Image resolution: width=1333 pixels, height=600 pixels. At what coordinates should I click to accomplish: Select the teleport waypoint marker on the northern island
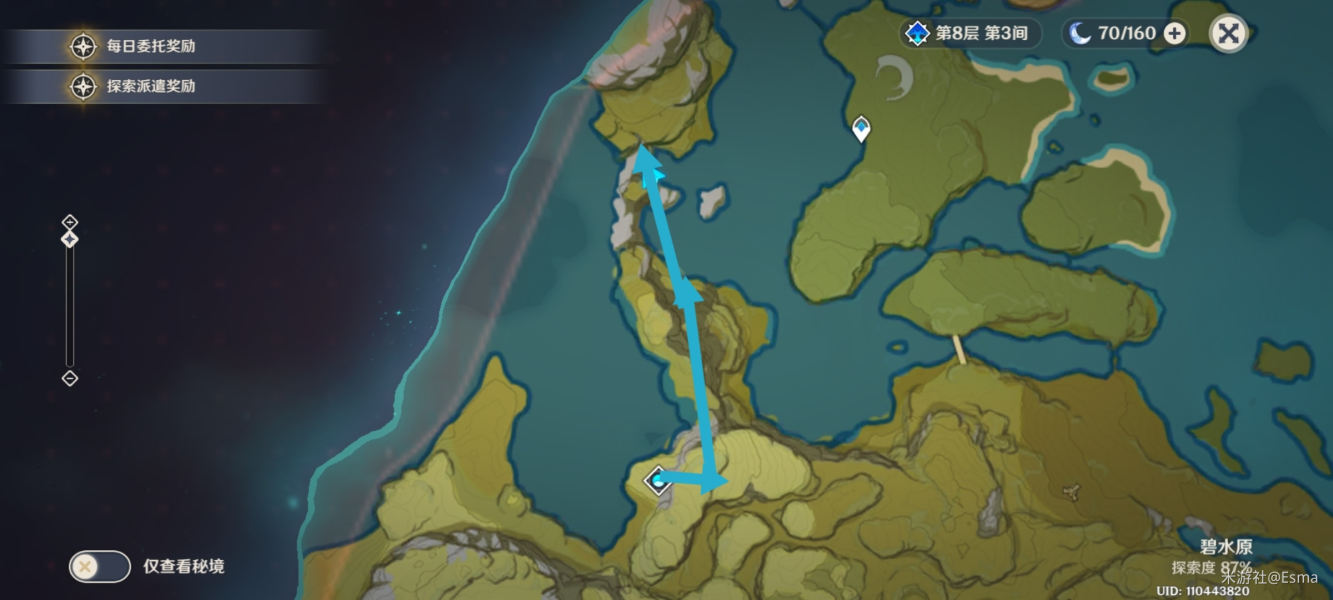[x=860, y=128]
